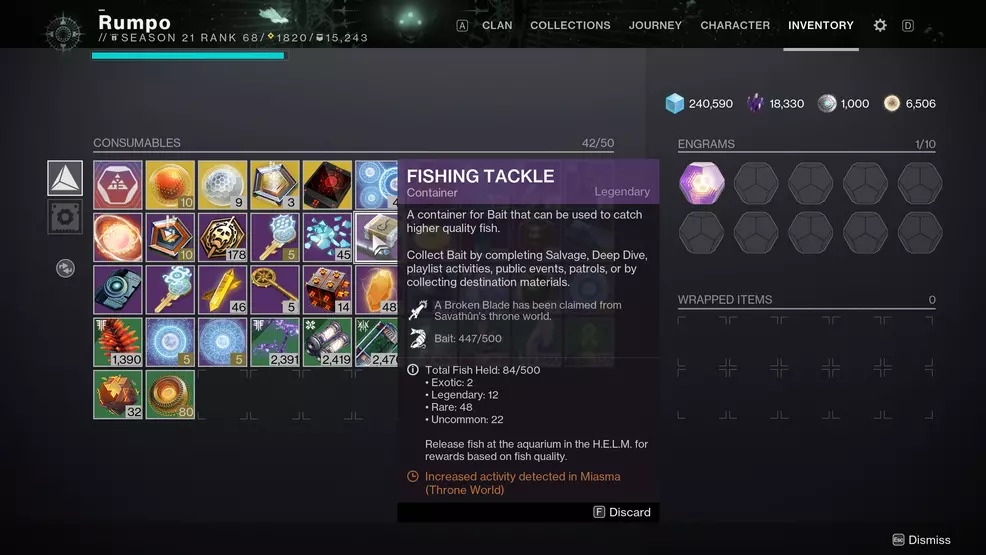This screenshot has width=986, height=555.
Task: Pick the golden spiral item stack of 80
Action: tap(170, 393)
